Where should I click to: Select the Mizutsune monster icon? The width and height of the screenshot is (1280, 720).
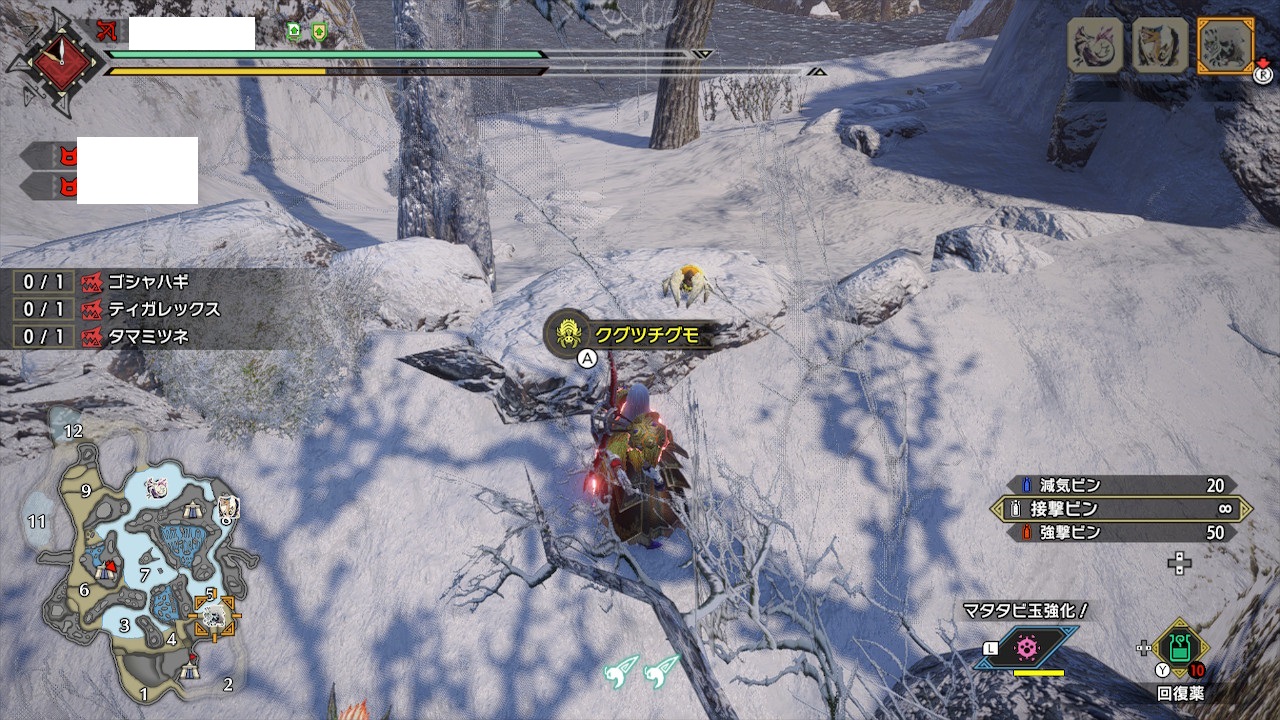(1094, 45)
